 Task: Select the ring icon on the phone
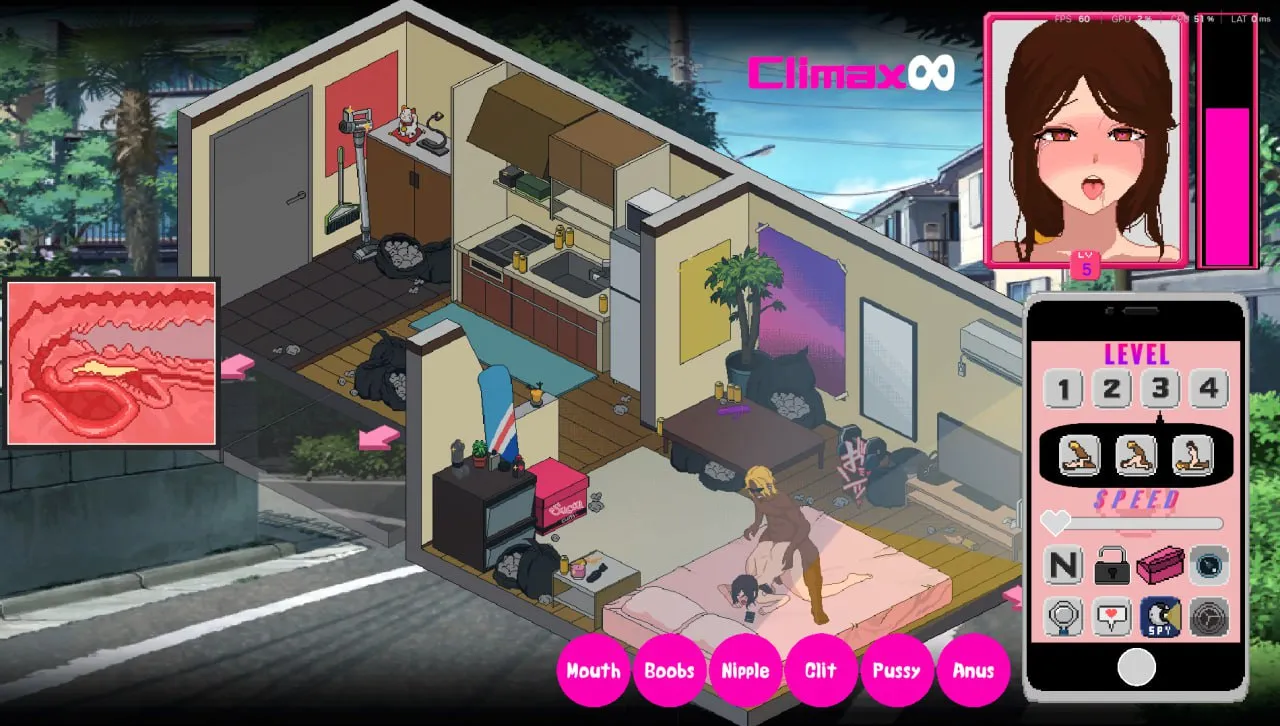coord(1061,615)
